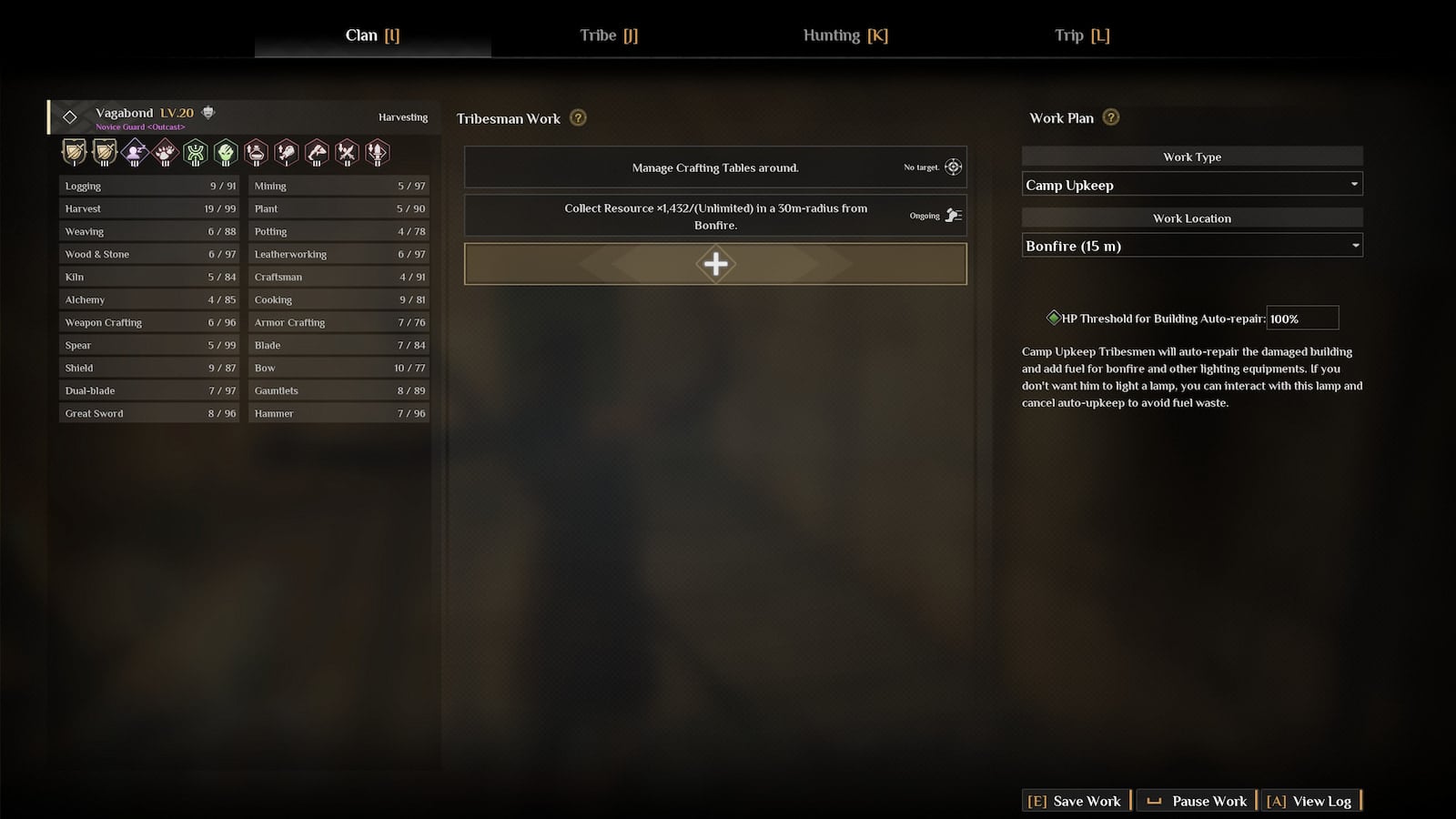Viewport: 1456px width, 819px height.
Task: Open the claw-mark skill hexagon icon
Action: (x=164, y=152)
